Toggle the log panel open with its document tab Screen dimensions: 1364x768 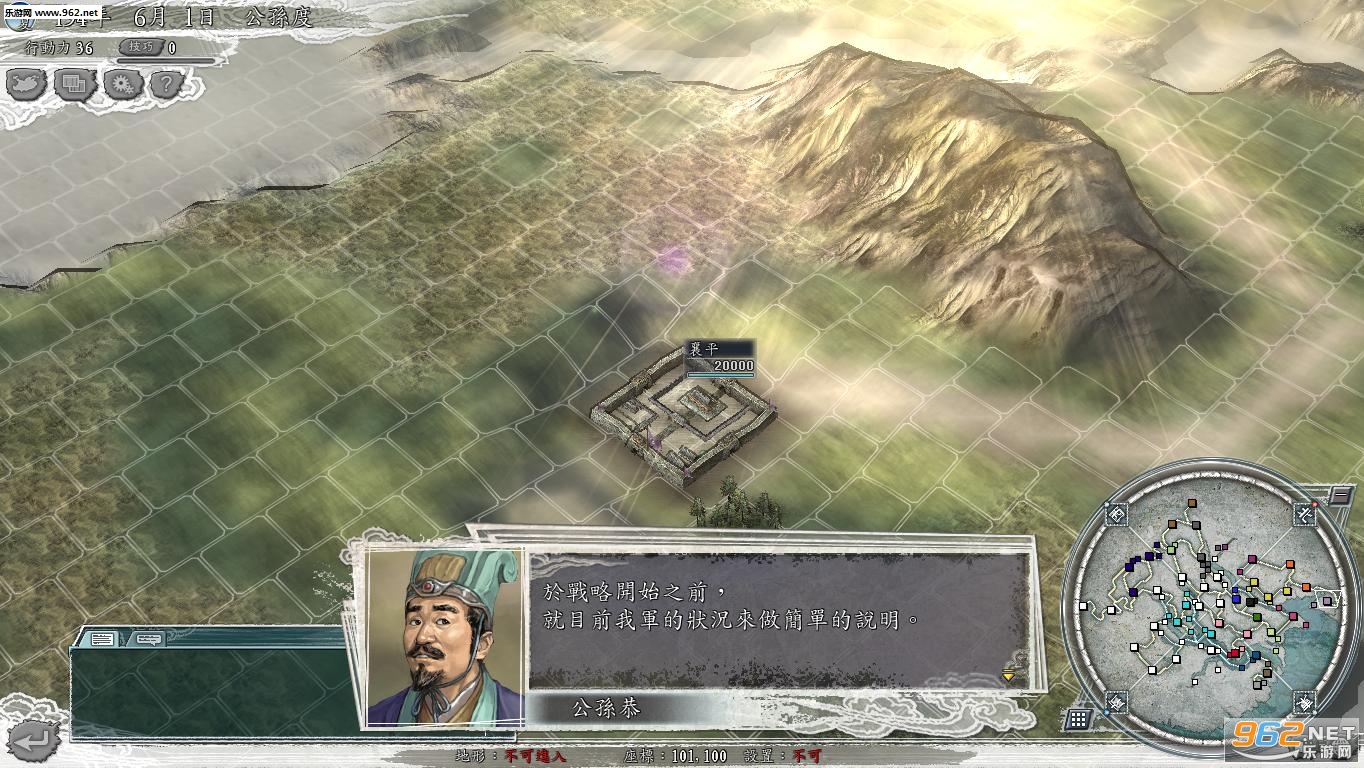point(101,638)
